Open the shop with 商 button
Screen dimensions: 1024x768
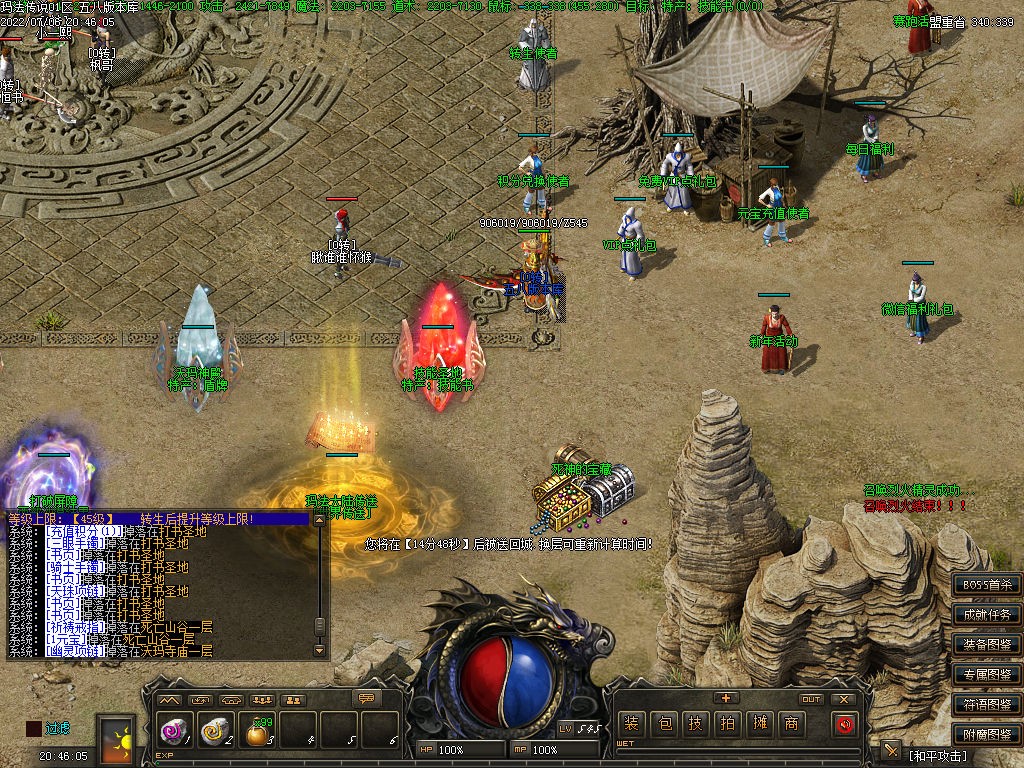(791, 723)
